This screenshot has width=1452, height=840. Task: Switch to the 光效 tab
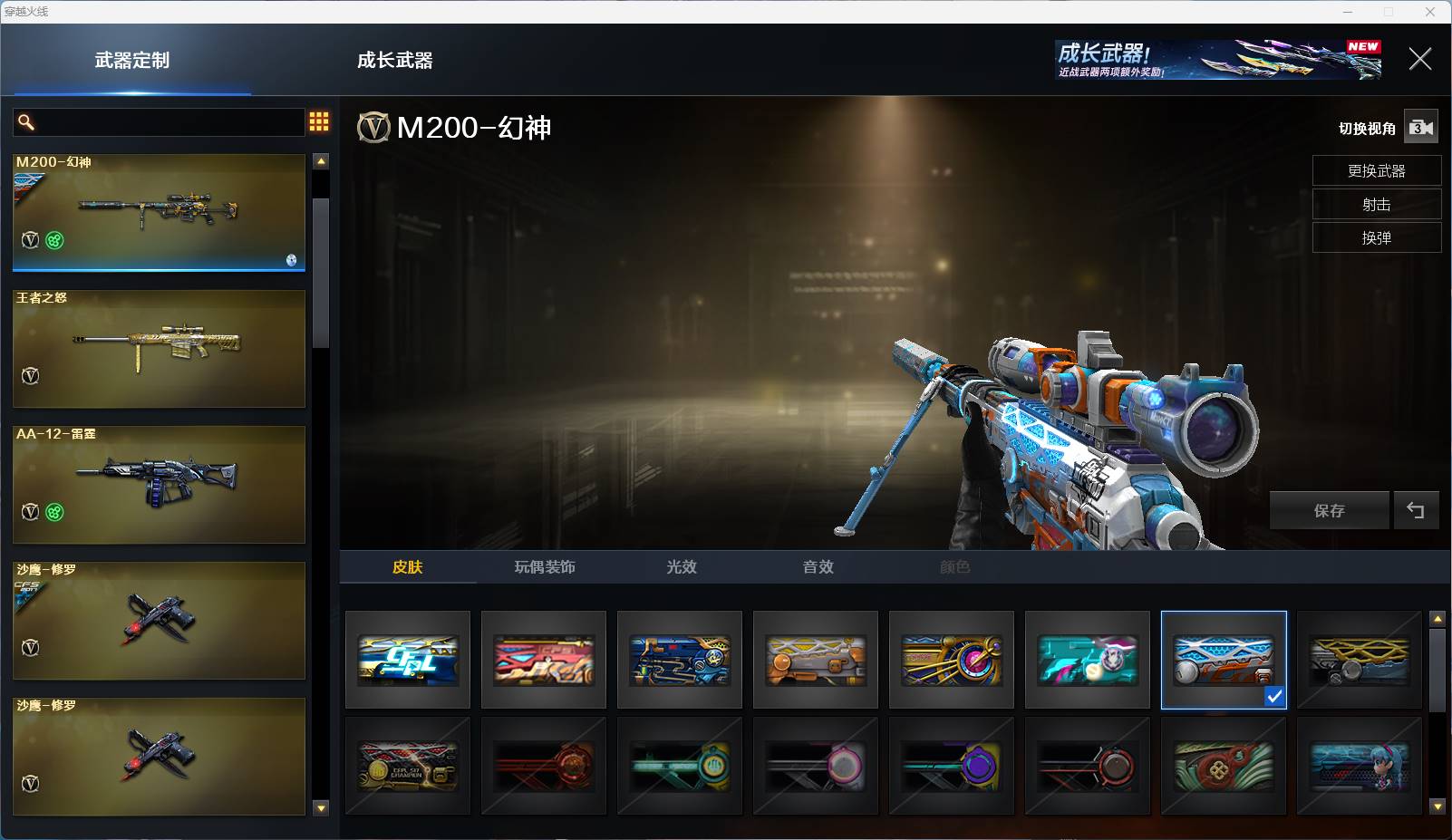pyautogui.click(x=682, y=567)
